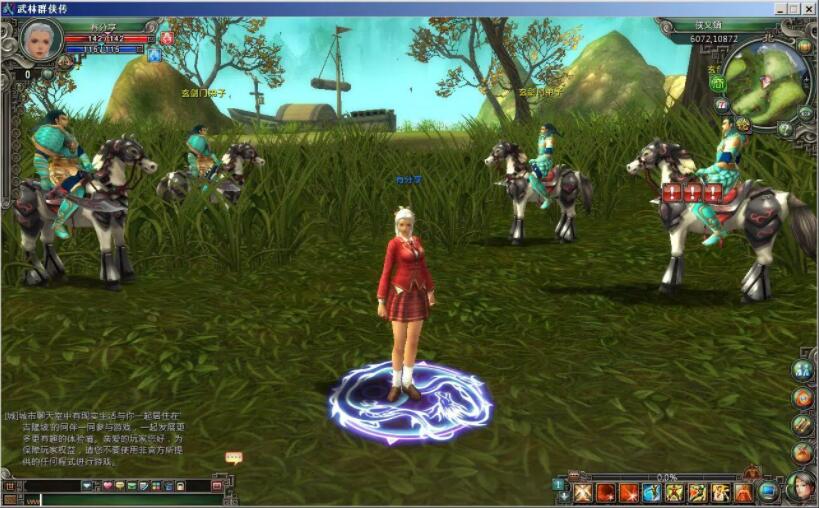Activate the blue spinning kick skill
Image resolution: width=819 pixels, height=508 pixels.
[652, 492]
